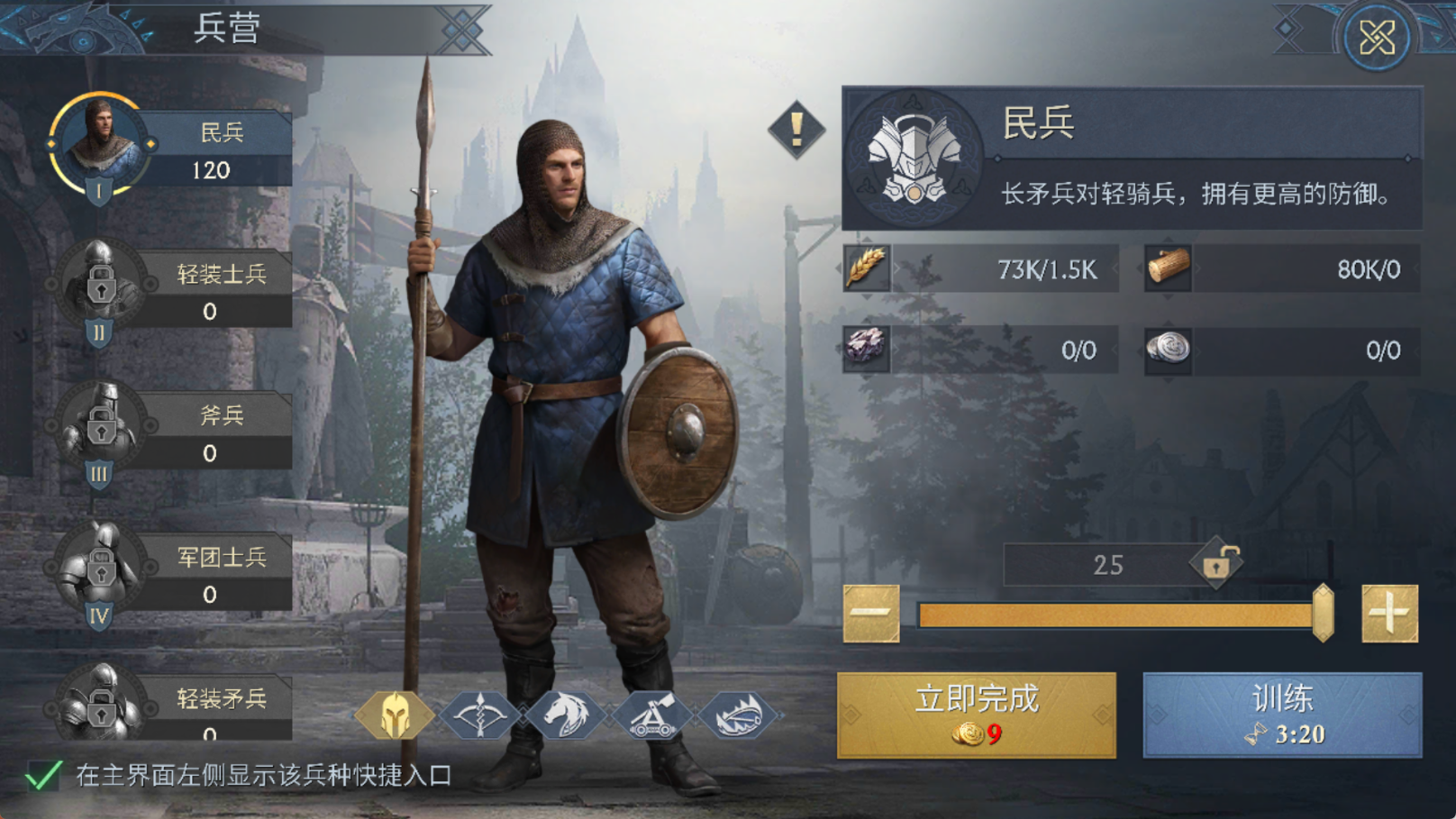Switch to the infantry helmet category
Image resolution: width=1456 pixels, height=819 pixels.
pyautogui.click(x=395, y=715)
